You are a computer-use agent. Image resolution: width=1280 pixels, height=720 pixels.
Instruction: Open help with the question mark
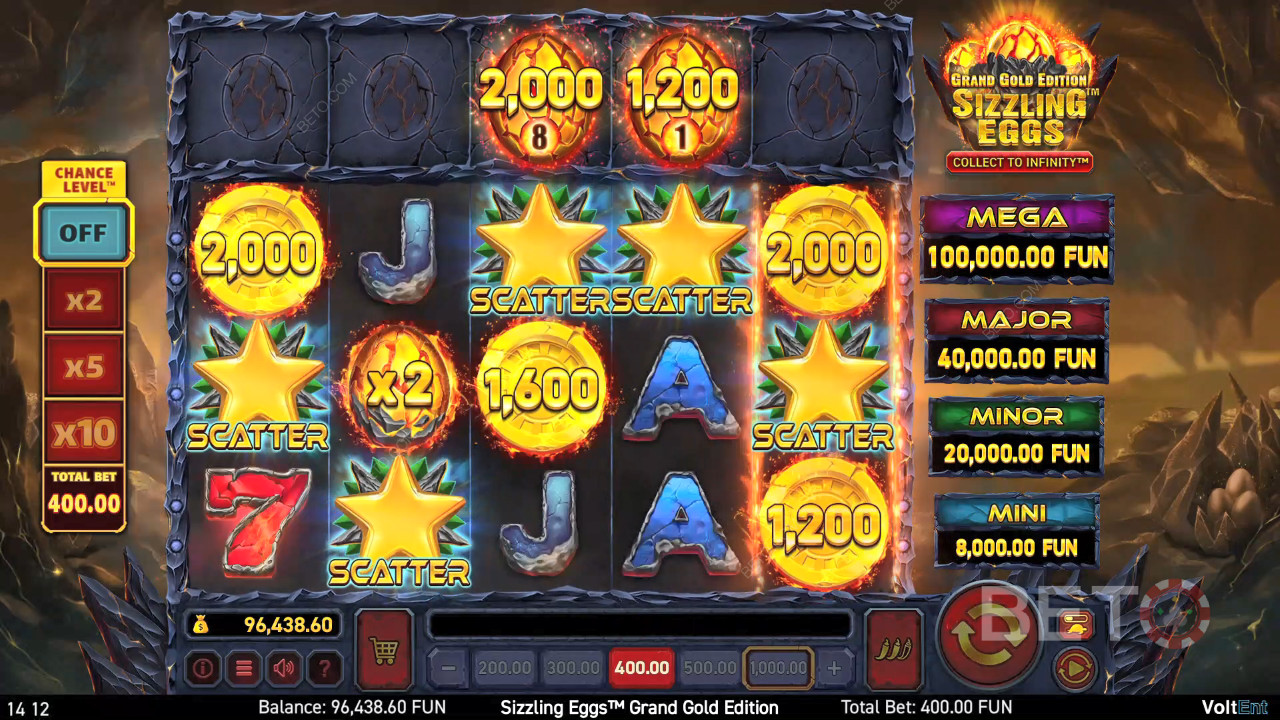pos(325,668)
